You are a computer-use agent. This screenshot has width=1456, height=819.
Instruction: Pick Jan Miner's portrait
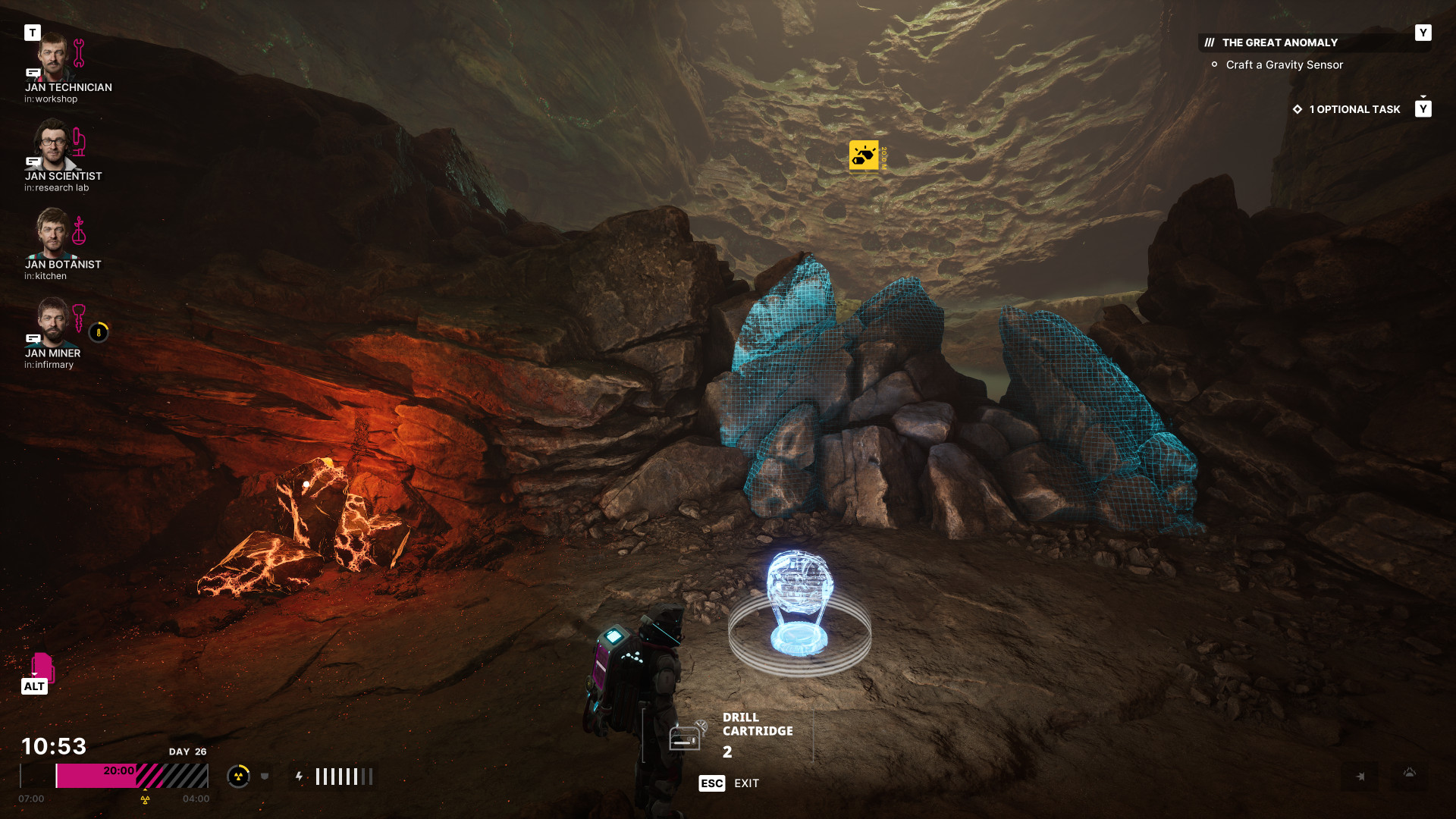[x=53, y=322]
